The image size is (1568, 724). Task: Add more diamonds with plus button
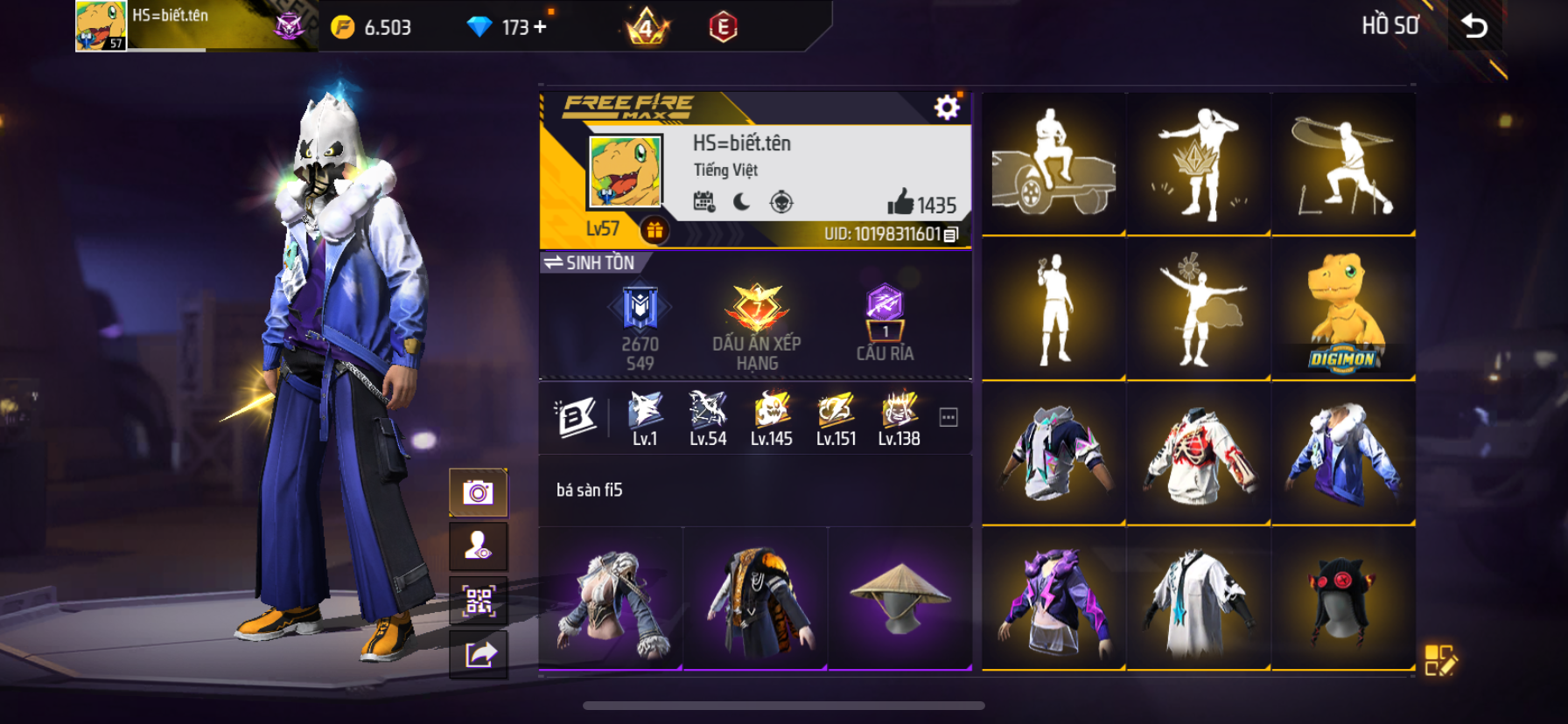click(541, 27)
